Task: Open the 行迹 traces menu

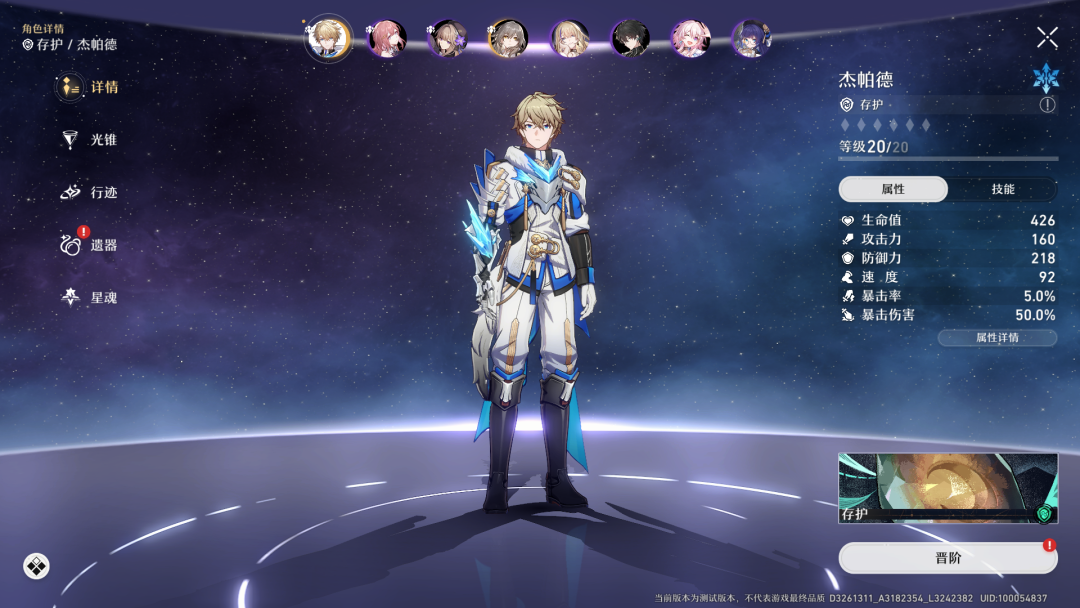Action: (88, 192)
